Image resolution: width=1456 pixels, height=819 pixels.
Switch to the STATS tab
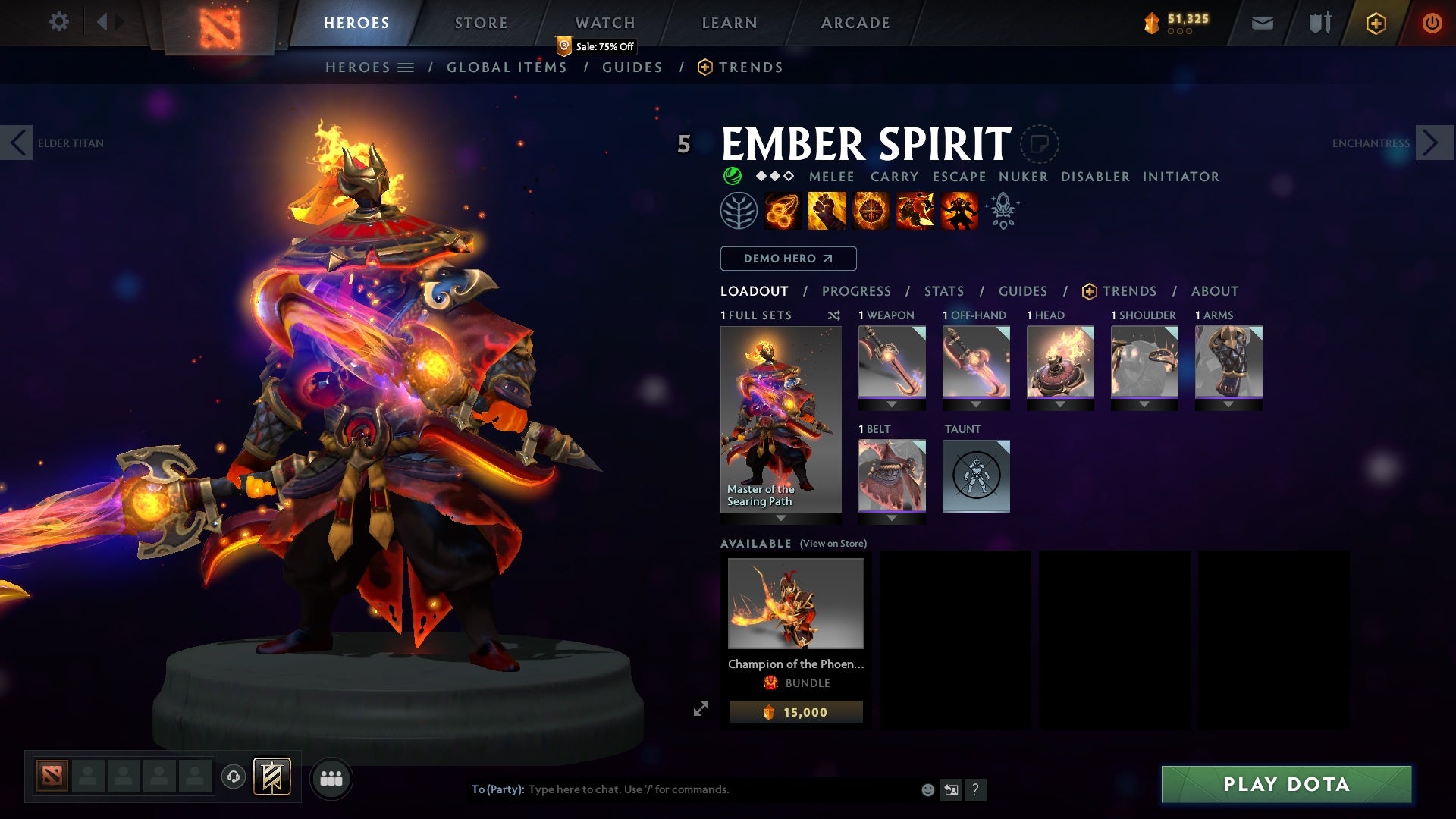[943, 291]
